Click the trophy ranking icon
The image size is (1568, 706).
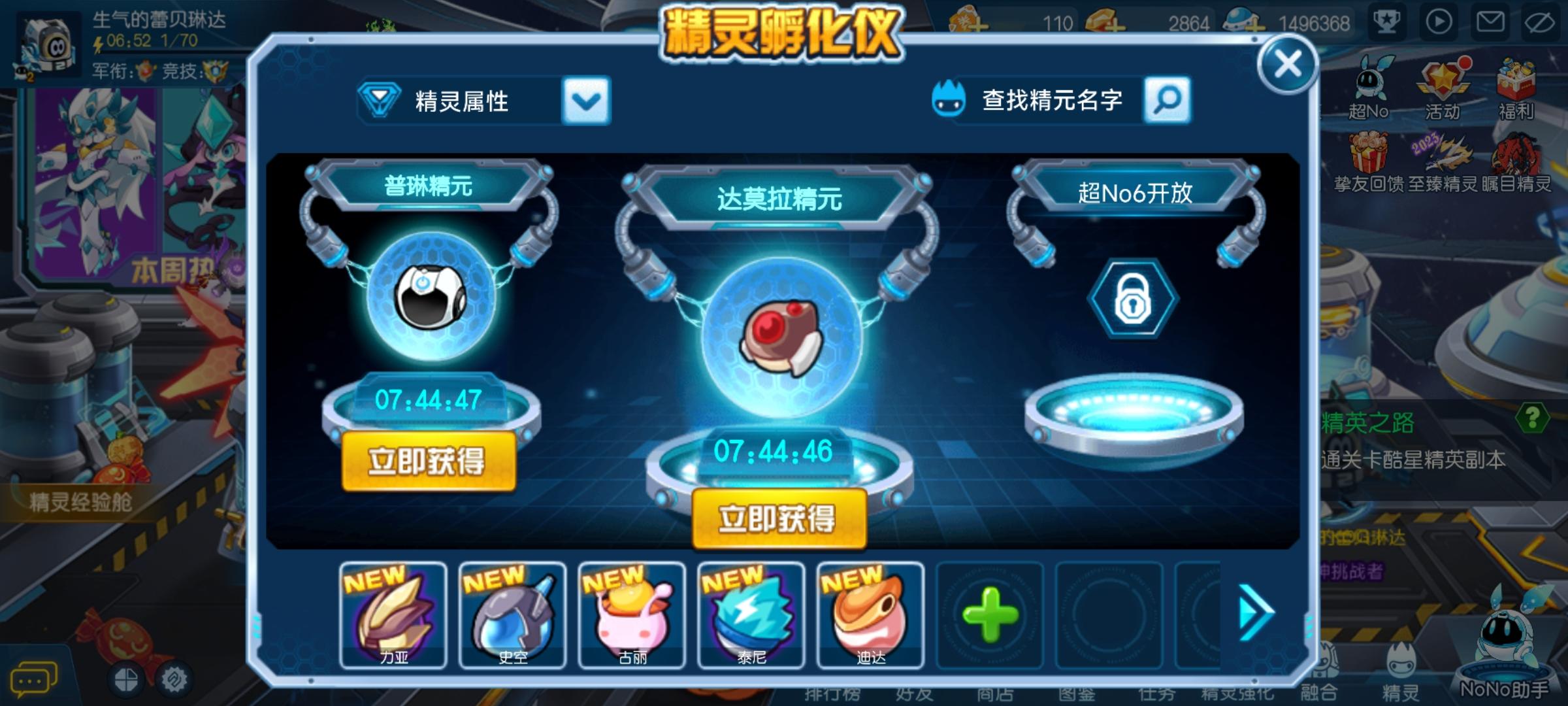[x=1387, y=23]
